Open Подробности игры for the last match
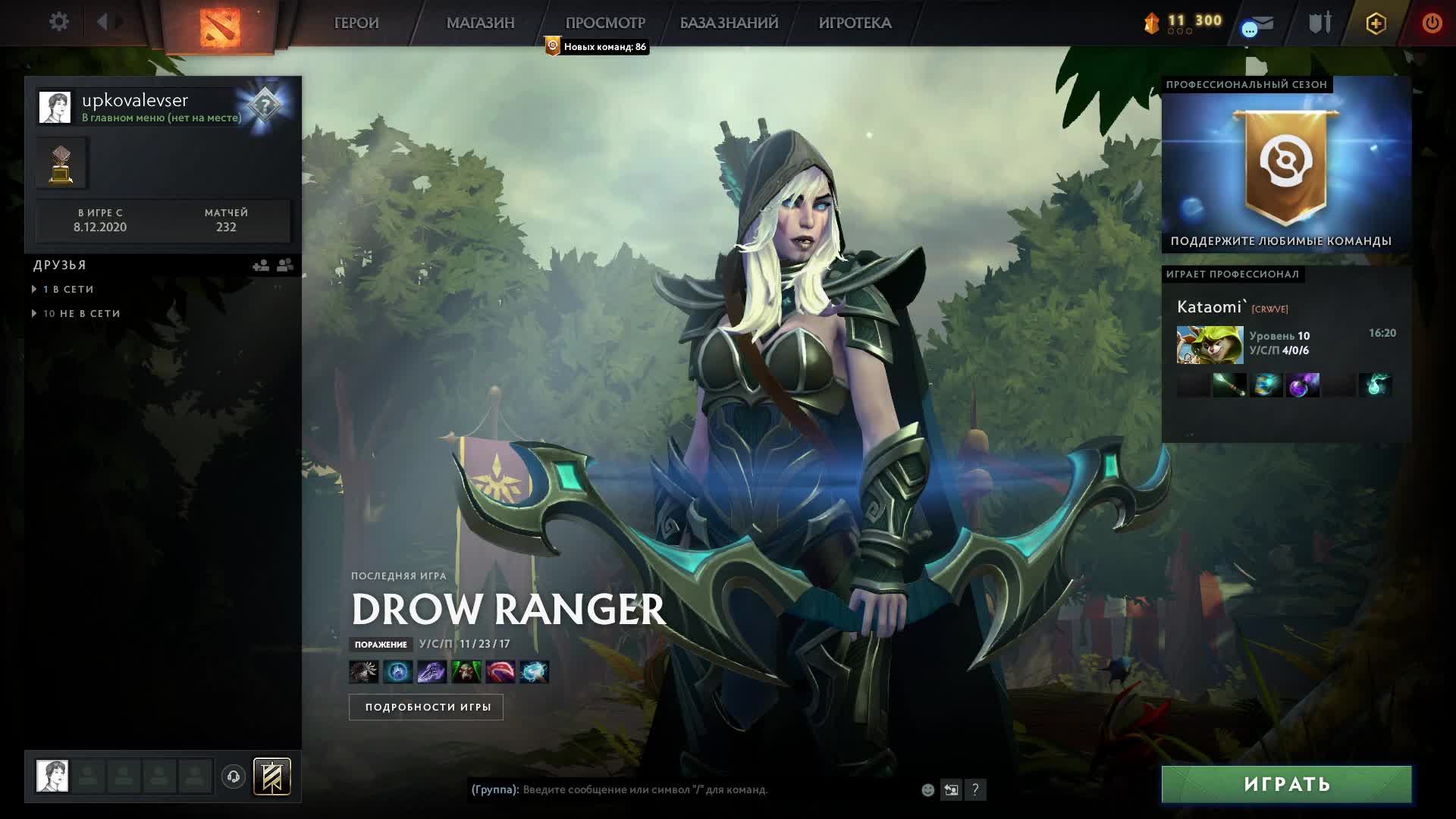The height and width of the screenshot is (819, 1456). pos(426,707)
